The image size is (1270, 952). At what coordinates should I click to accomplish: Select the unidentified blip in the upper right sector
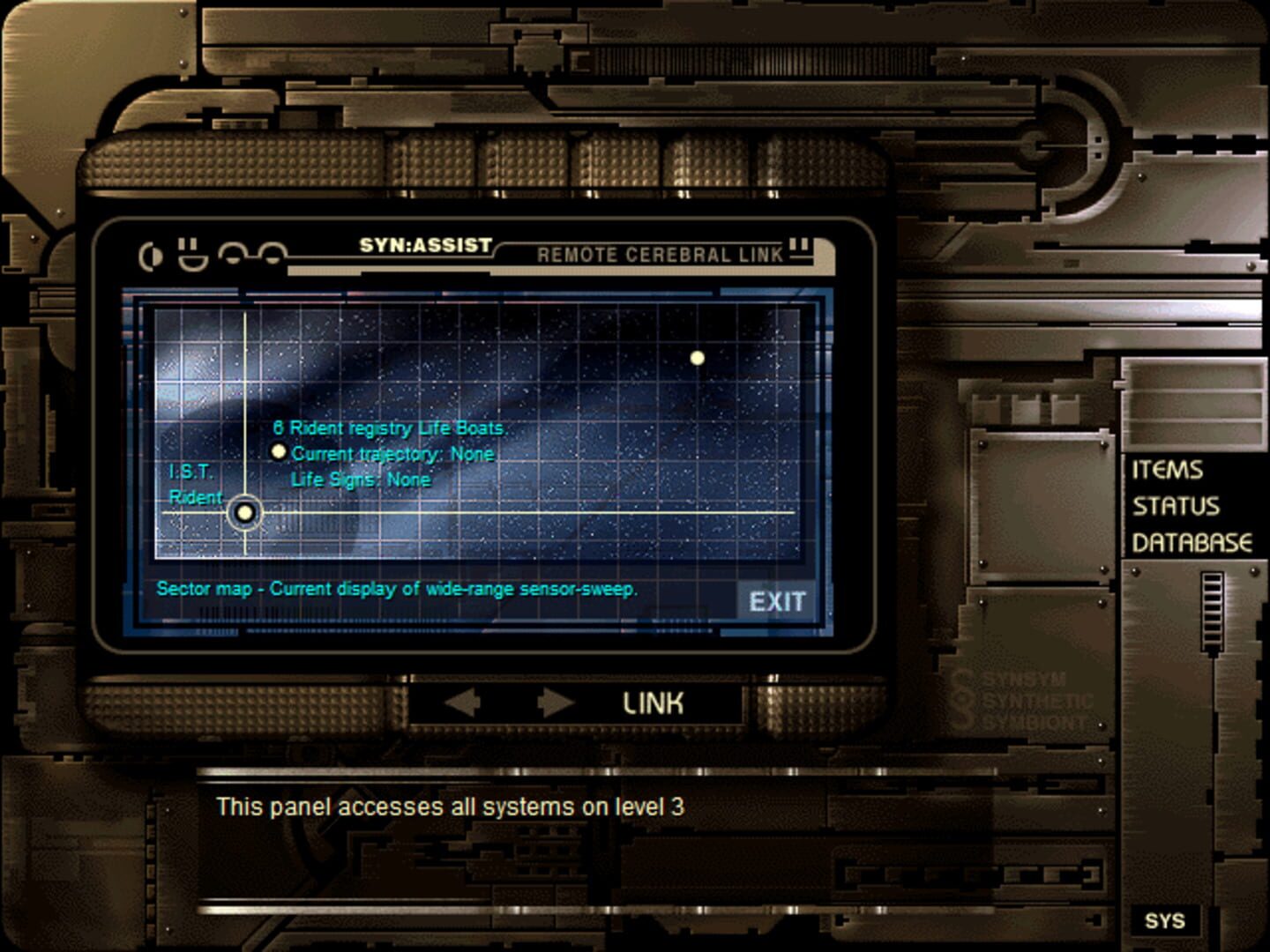pyautogui.click(x=699, y=356)
